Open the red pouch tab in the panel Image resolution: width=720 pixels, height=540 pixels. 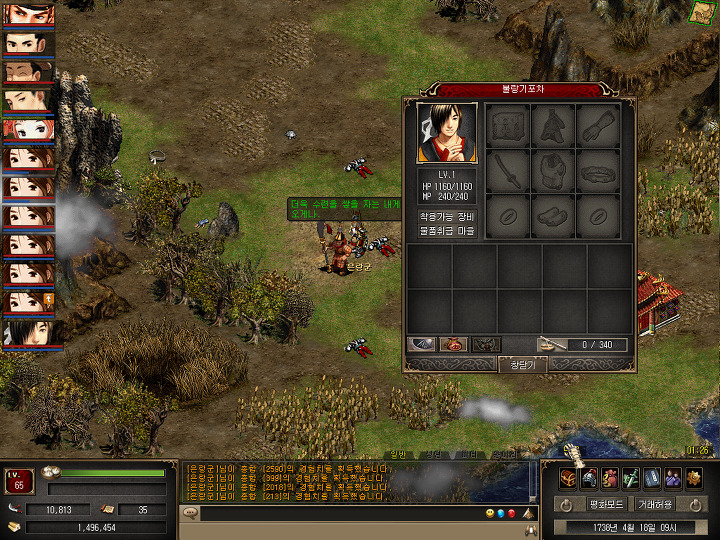(454, 345)
